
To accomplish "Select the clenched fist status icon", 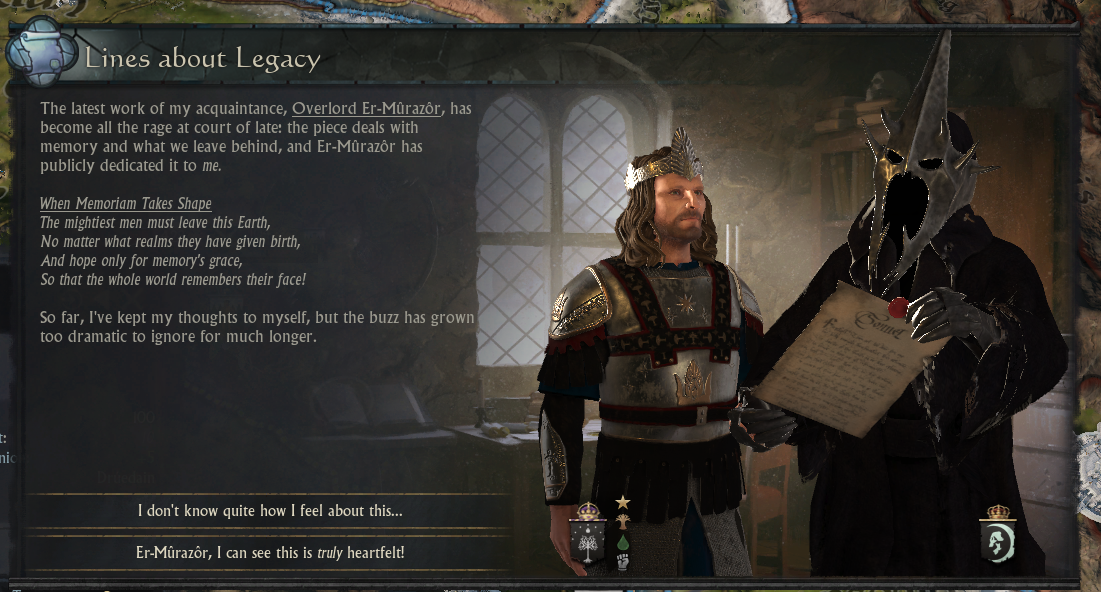I will tap(623, 562).
